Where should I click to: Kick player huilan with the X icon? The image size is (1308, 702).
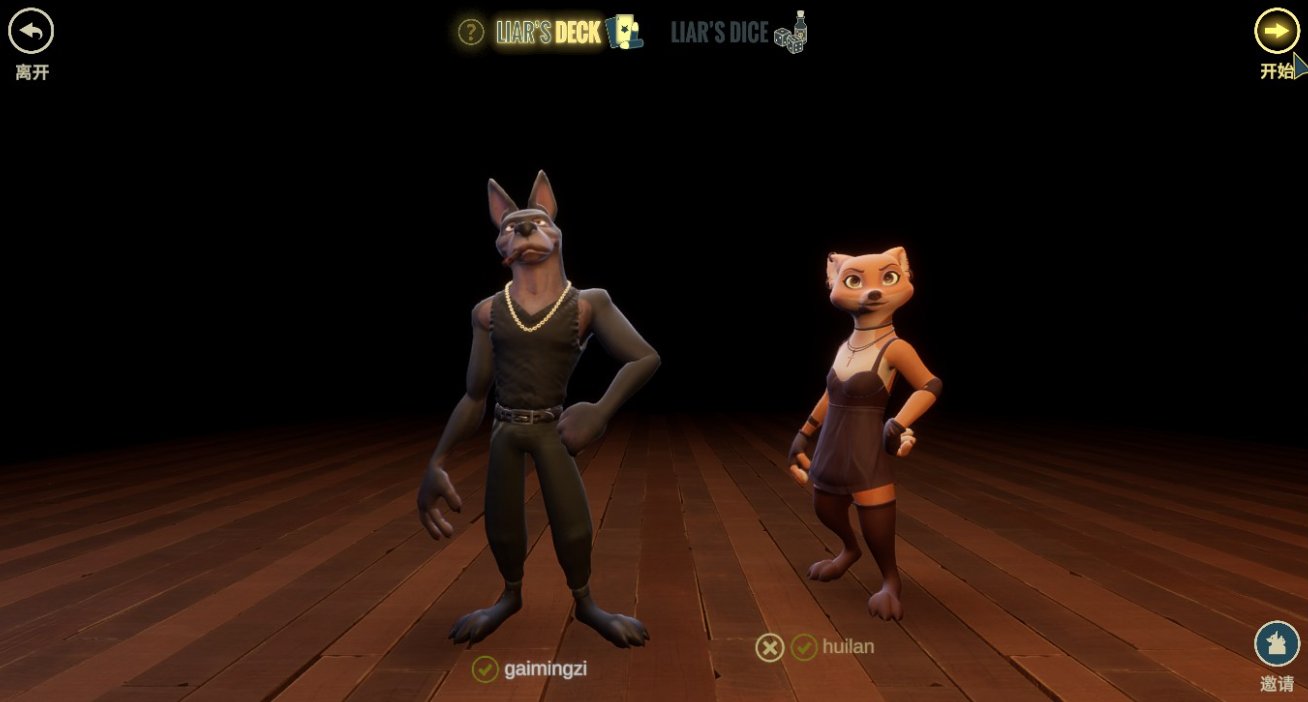769,648
